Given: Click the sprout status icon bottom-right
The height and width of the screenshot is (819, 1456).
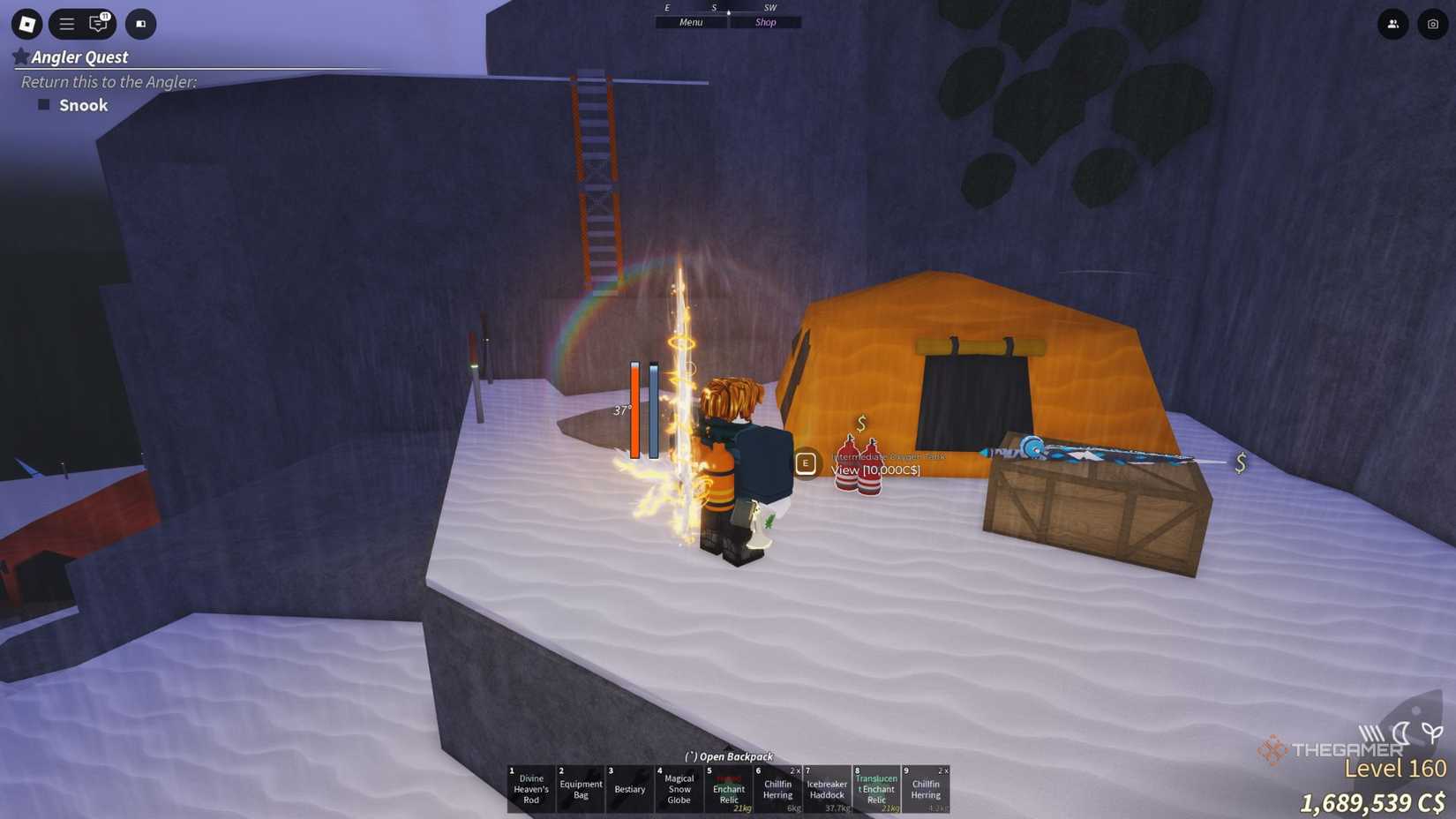Looking at the screenshot, I should click(x=1431, y=733).
